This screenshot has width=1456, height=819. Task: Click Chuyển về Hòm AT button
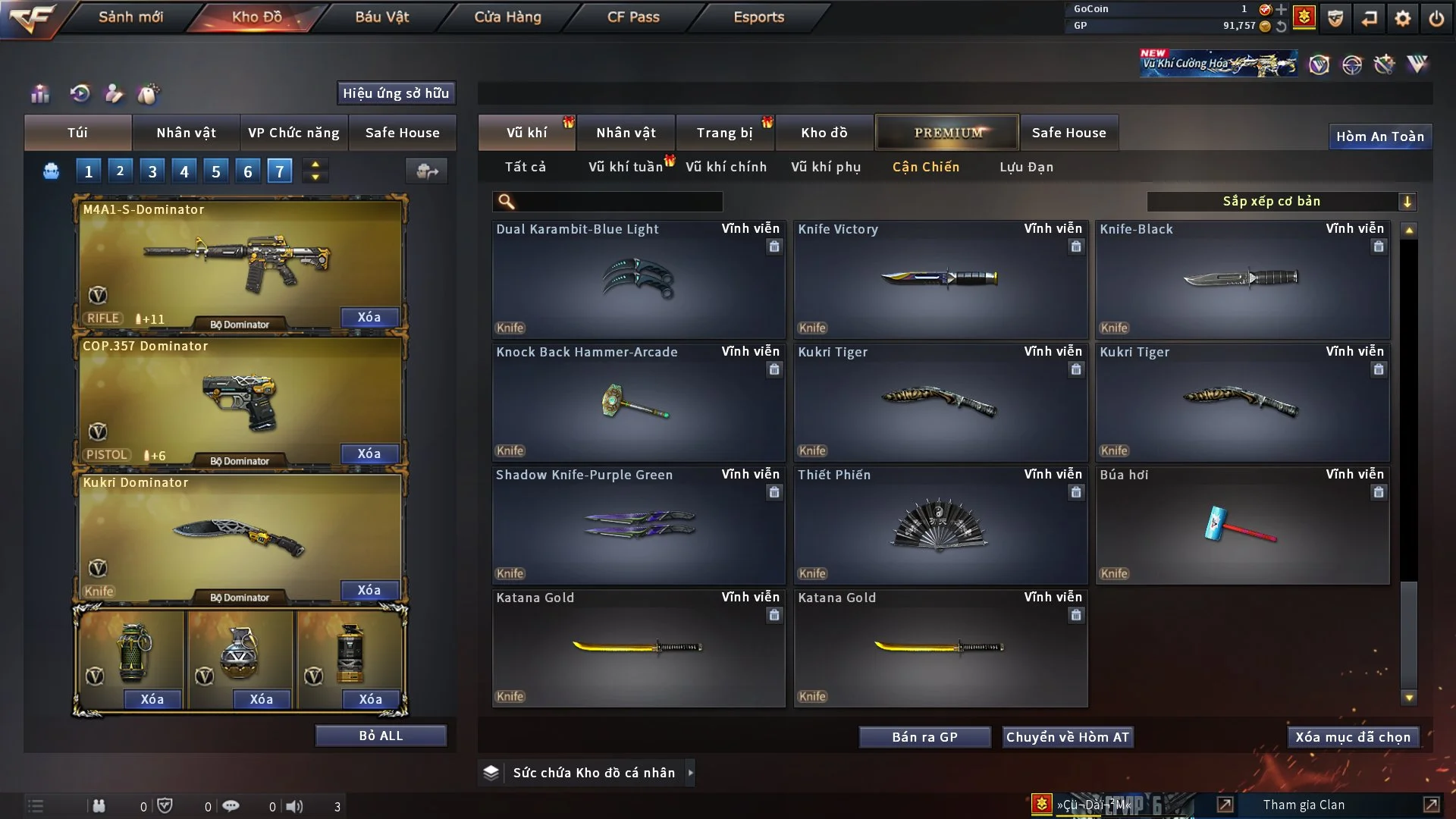1067,737
